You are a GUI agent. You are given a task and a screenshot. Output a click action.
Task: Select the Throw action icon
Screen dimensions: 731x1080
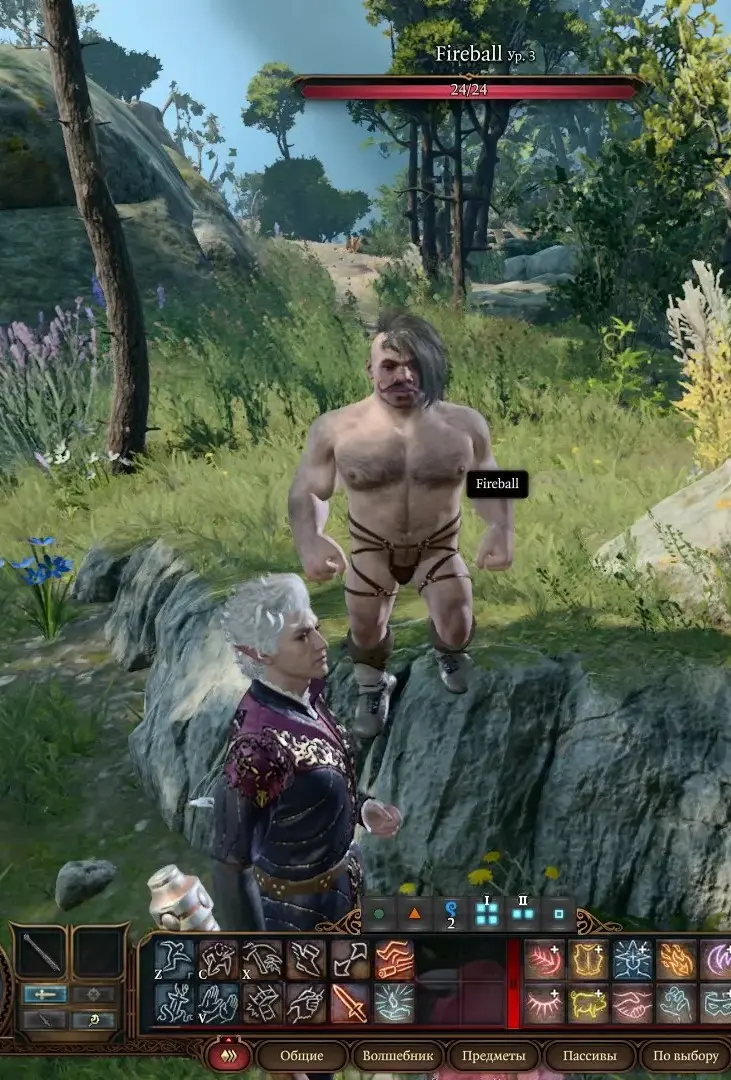[x=262, y=960]
